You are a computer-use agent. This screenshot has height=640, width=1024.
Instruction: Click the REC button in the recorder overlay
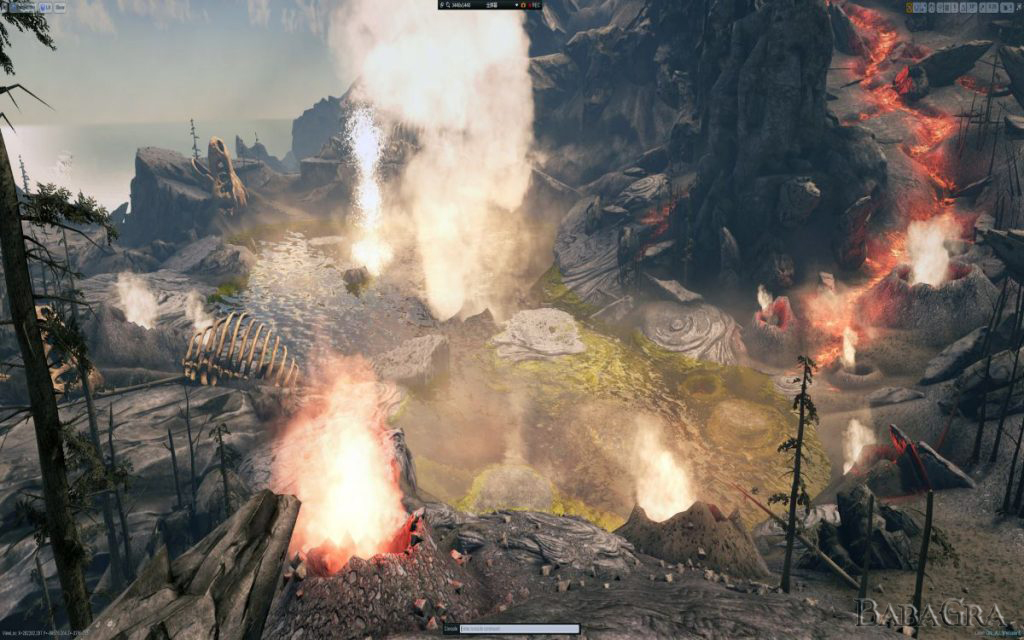pos(532,5)
